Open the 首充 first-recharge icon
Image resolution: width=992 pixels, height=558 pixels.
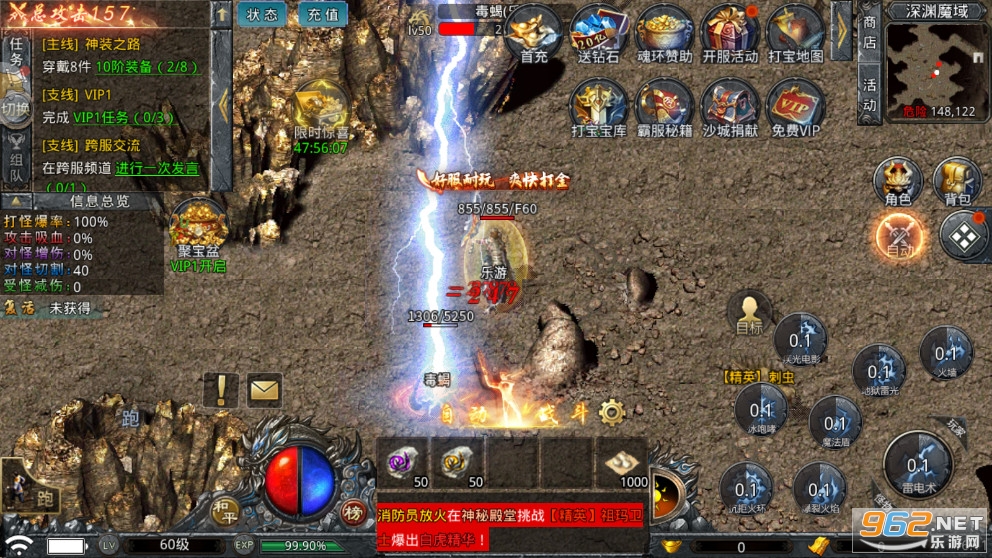pyautogui.click(x=534, y=35)
